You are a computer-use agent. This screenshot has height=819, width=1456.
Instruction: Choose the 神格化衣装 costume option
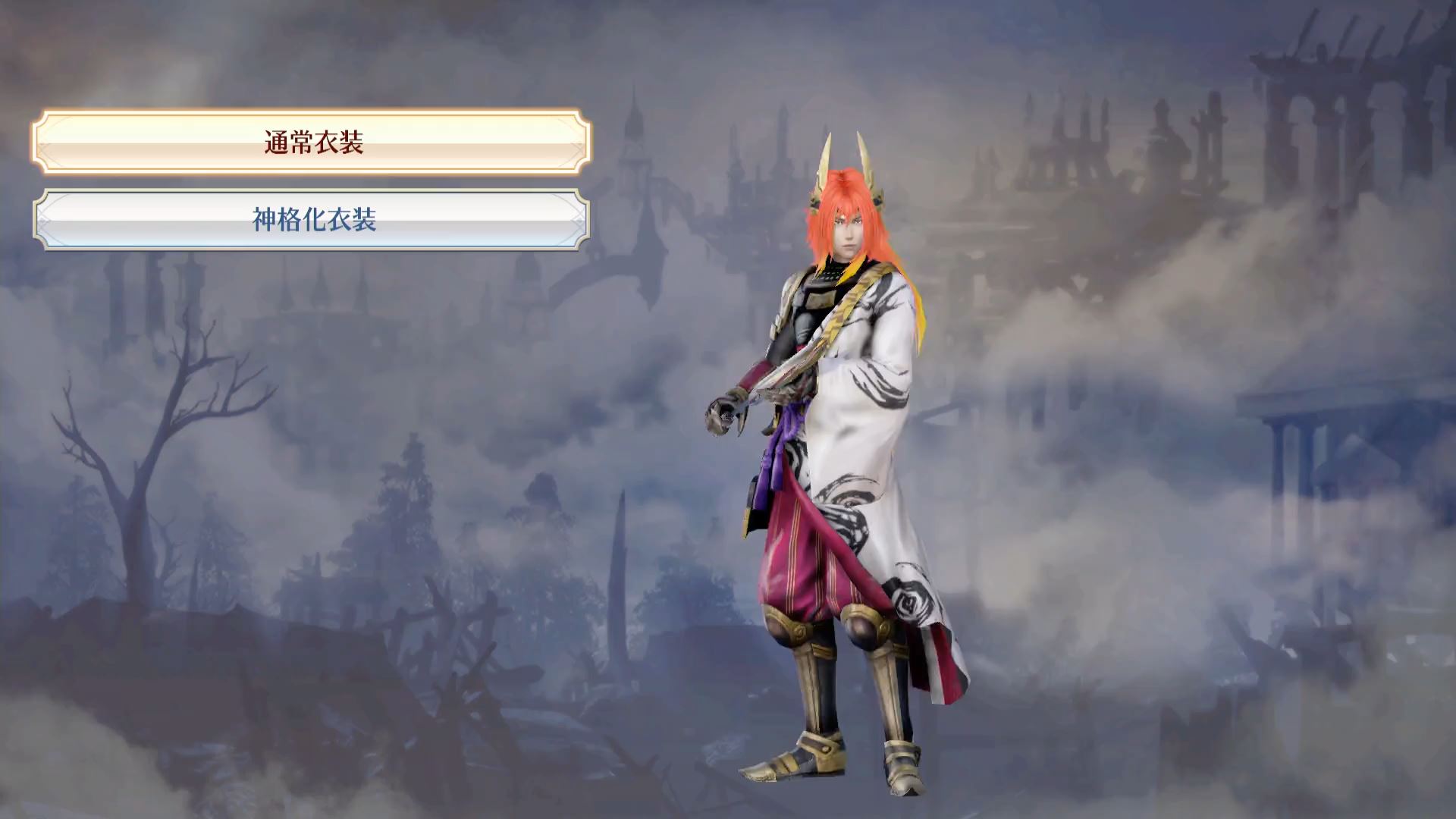(312, 220)
